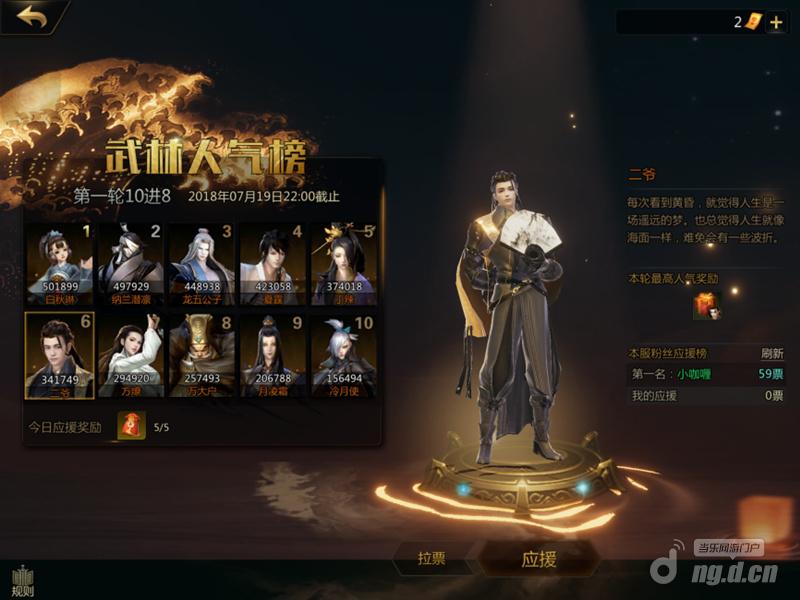Screen dimensions: 800x600
Task: Pick rank 3 contestant 龙五公子
Action: coord(200,263)
